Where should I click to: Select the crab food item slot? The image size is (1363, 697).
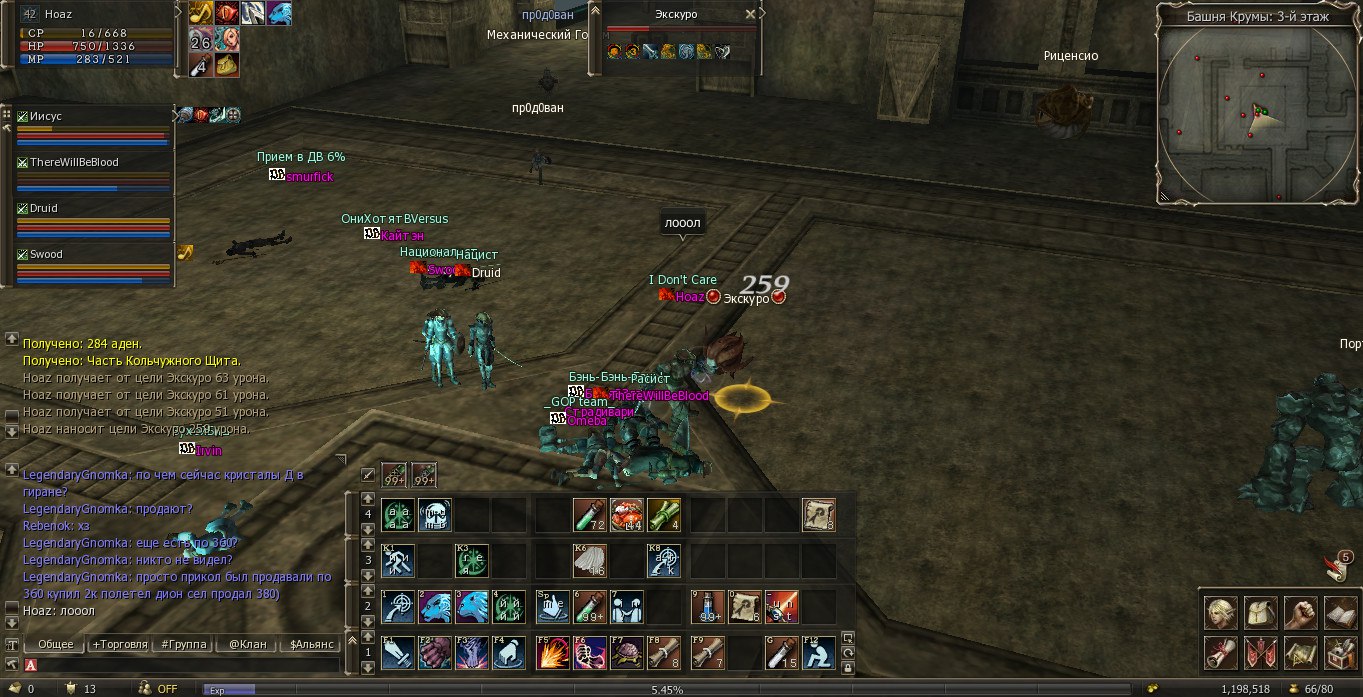(x=627, y=515)
